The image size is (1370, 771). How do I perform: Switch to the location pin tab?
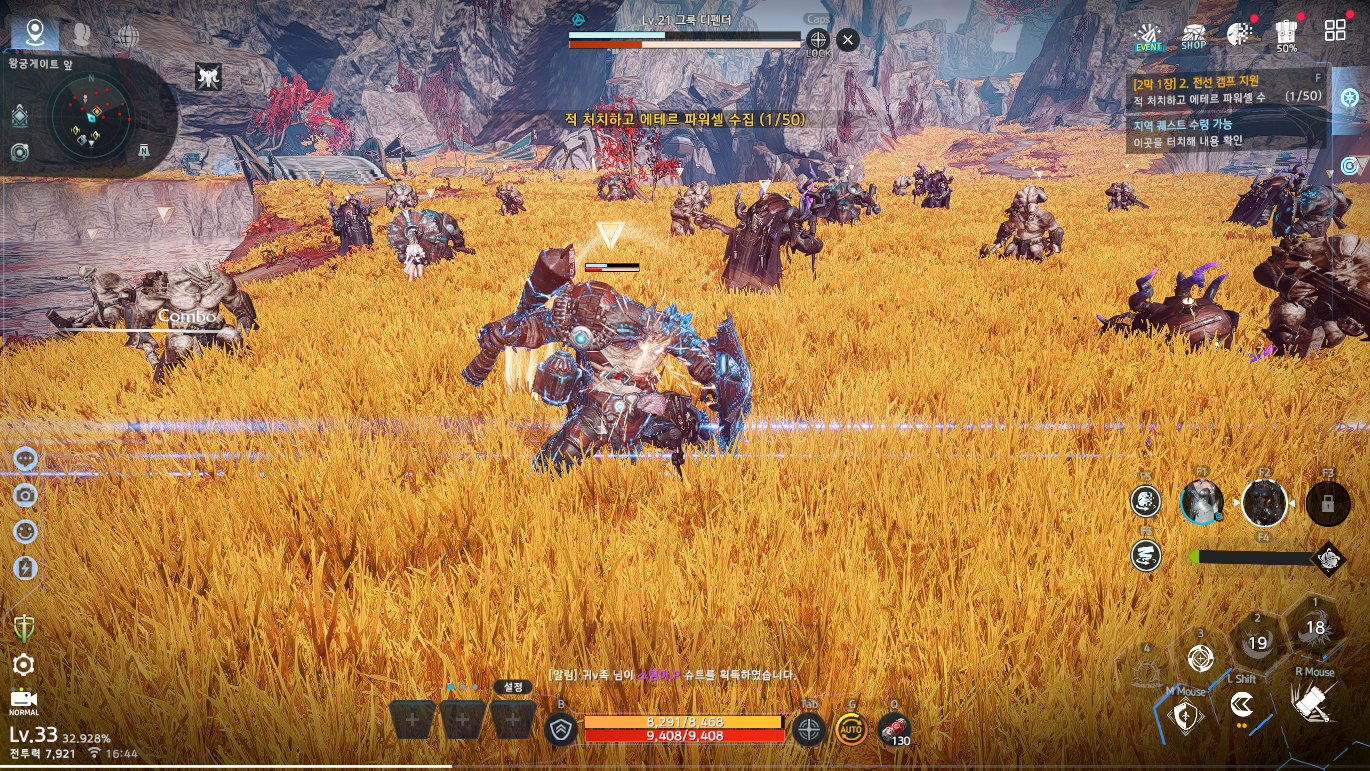(35, 34)
